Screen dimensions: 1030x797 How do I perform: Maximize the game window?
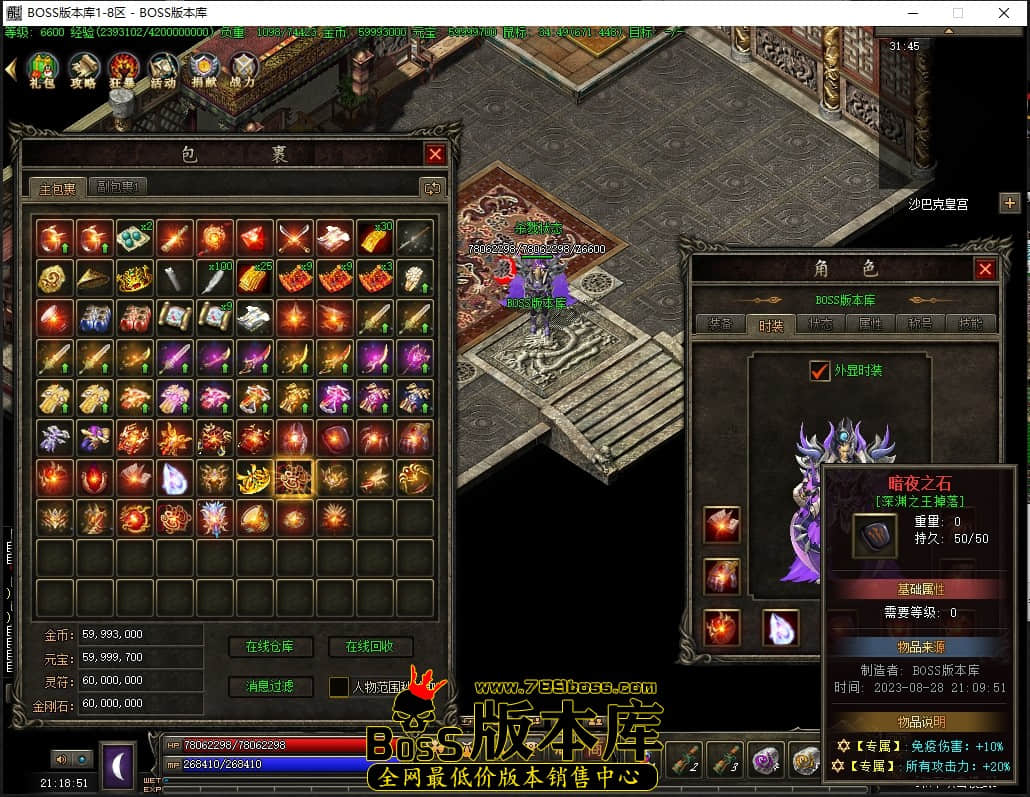click(x=958, y=13)
